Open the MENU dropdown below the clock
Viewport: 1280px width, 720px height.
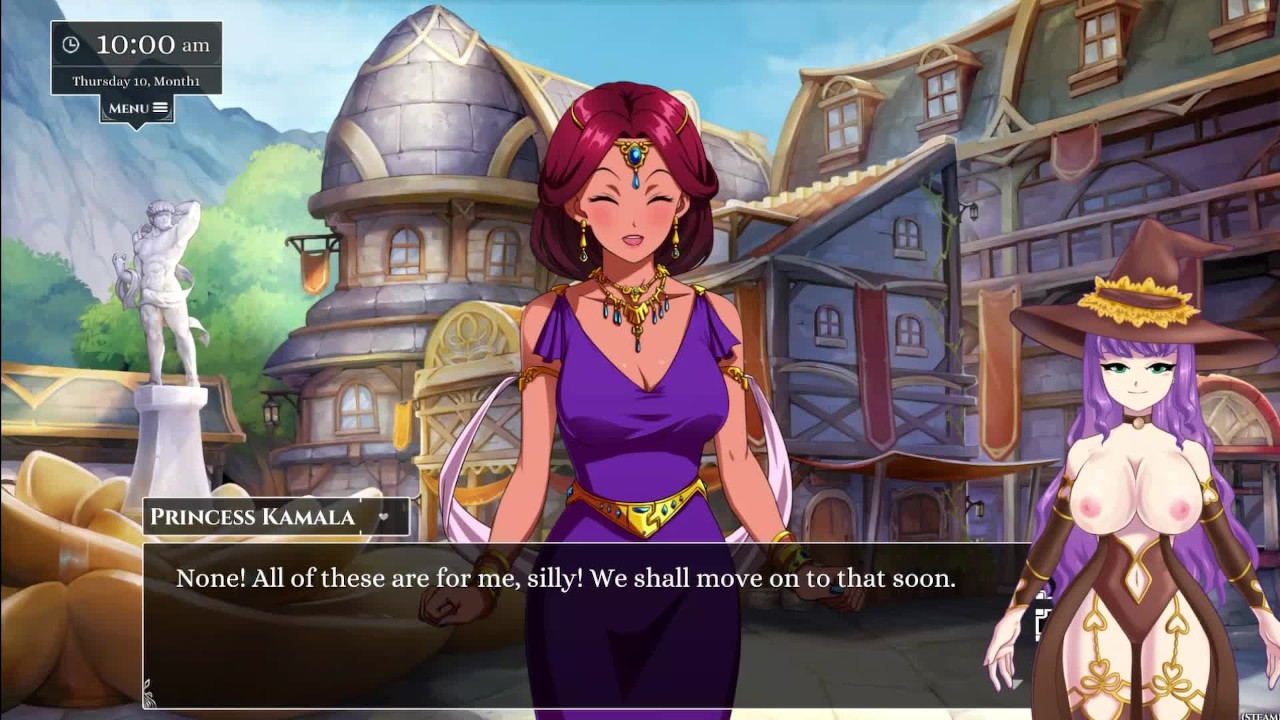137,108
